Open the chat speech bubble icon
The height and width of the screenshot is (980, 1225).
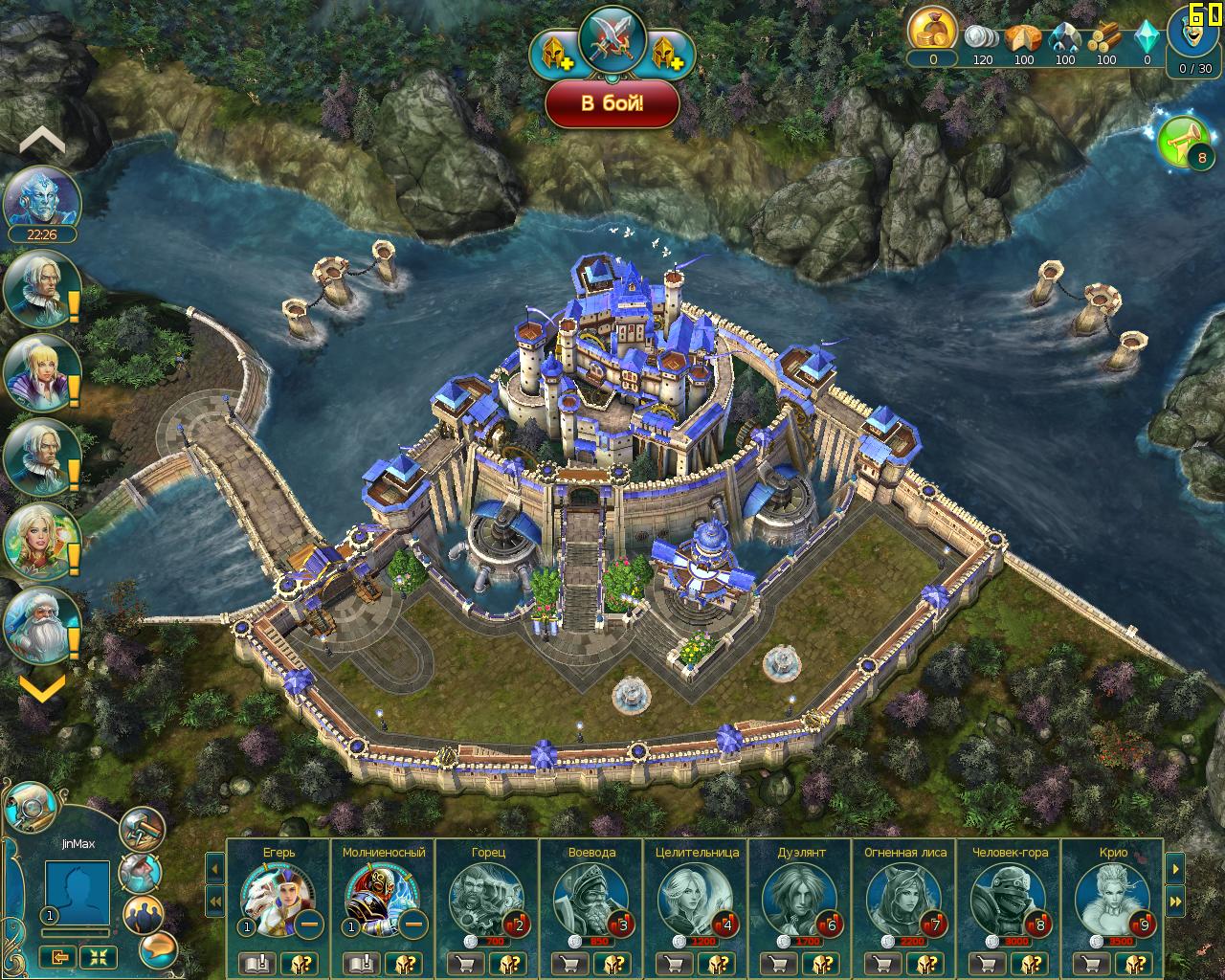(x=158, y=948)
